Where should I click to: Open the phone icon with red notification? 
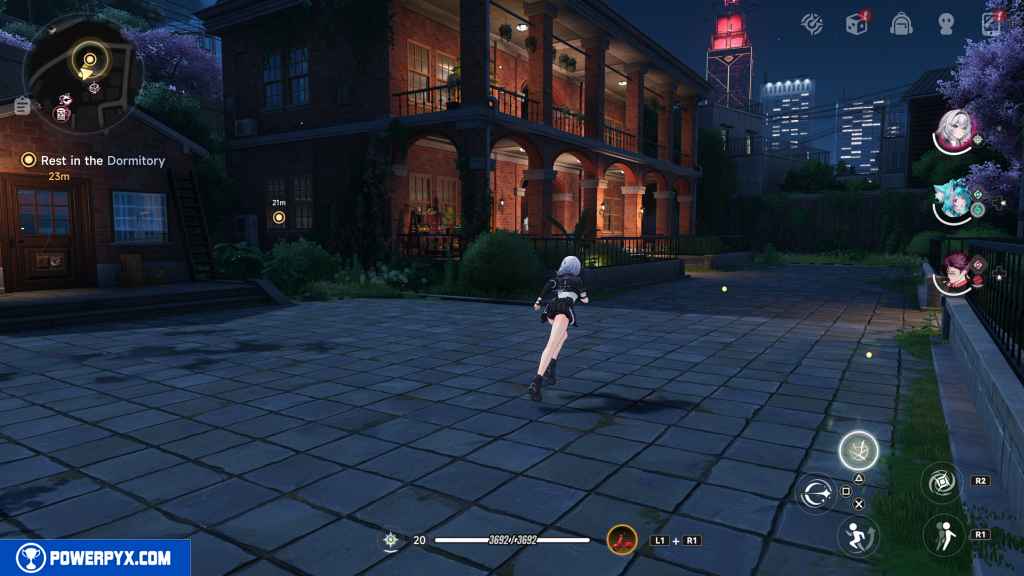tap(991, 23)
